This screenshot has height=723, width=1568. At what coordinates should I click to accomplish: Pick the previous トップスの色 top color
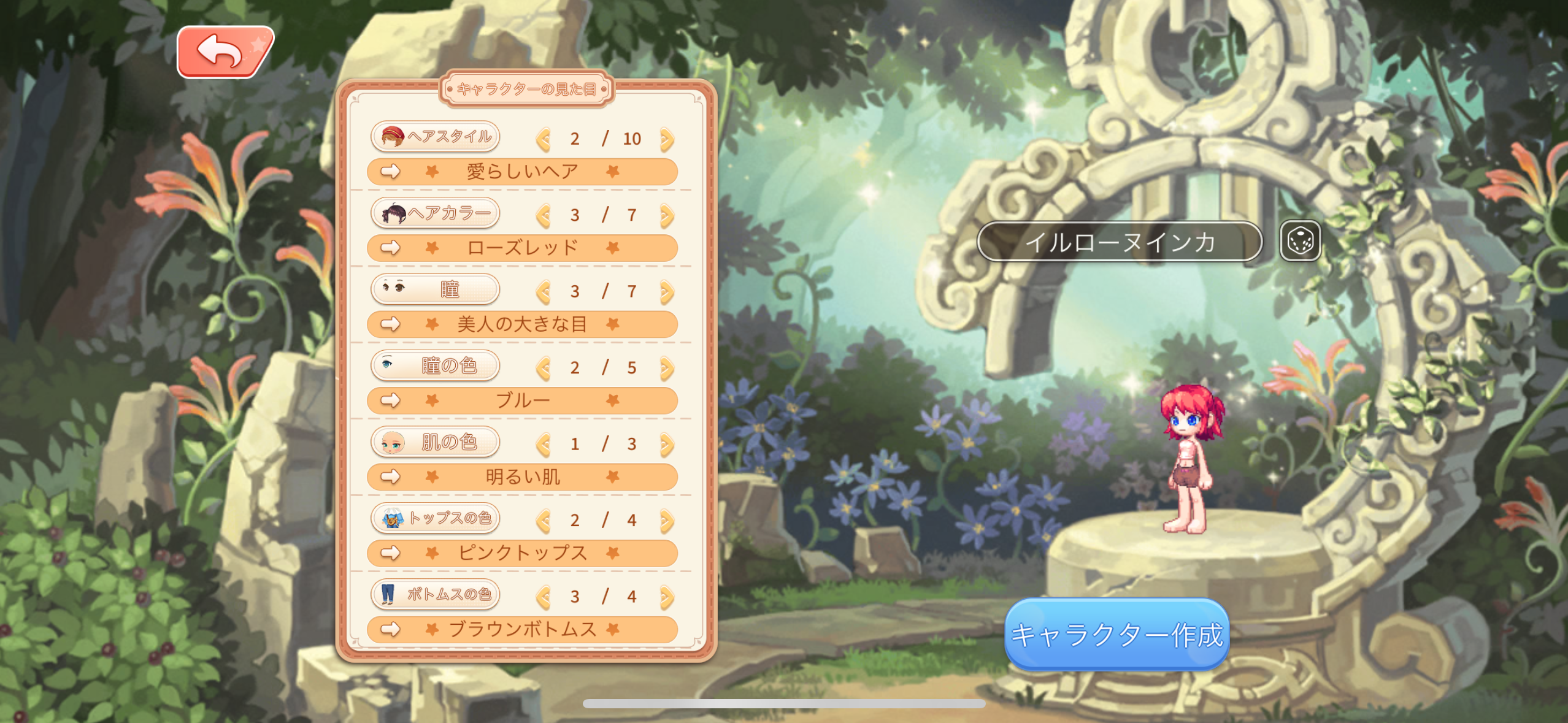coord(543,521)
